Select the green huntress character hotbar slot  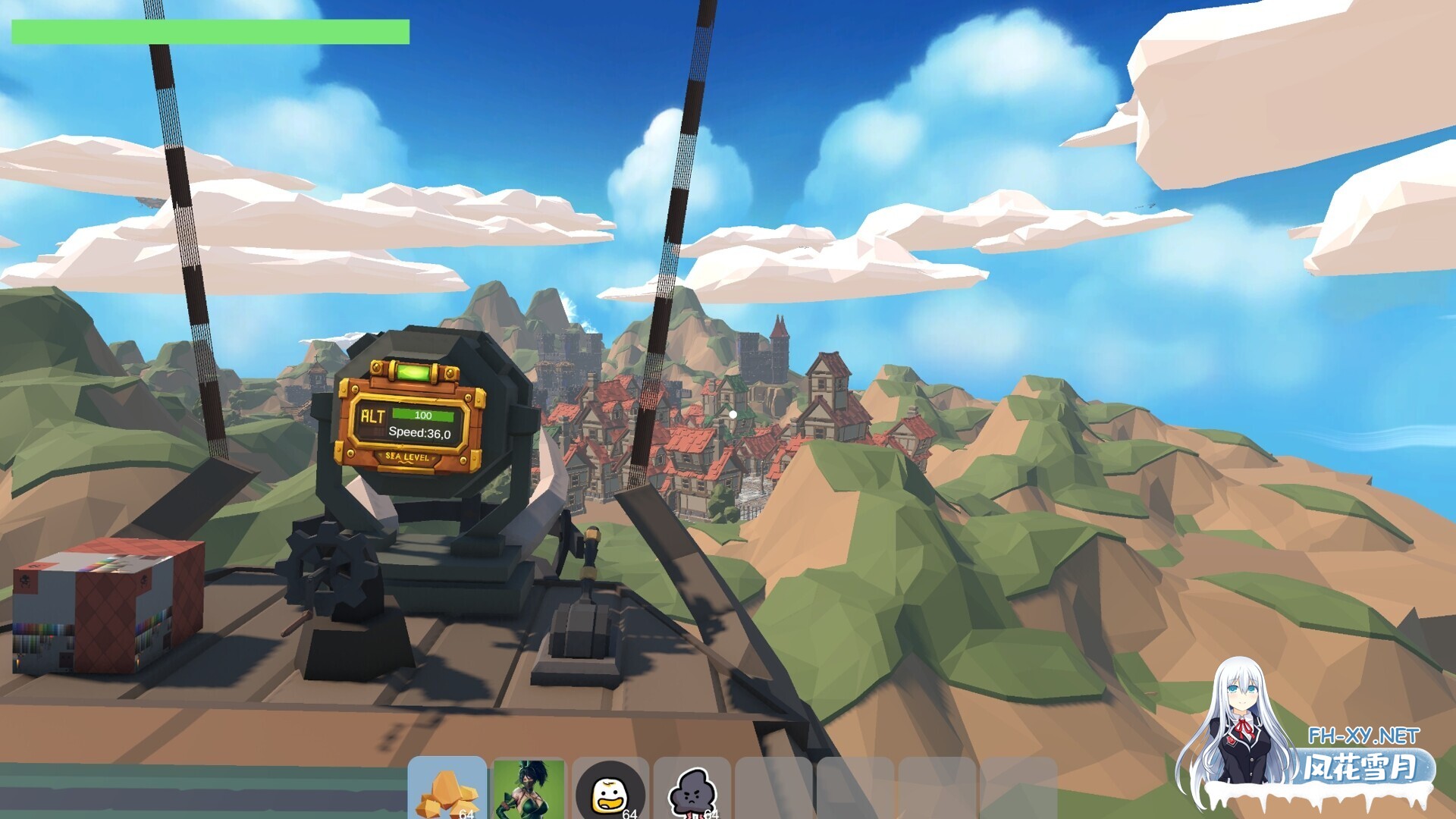point(531,789)
